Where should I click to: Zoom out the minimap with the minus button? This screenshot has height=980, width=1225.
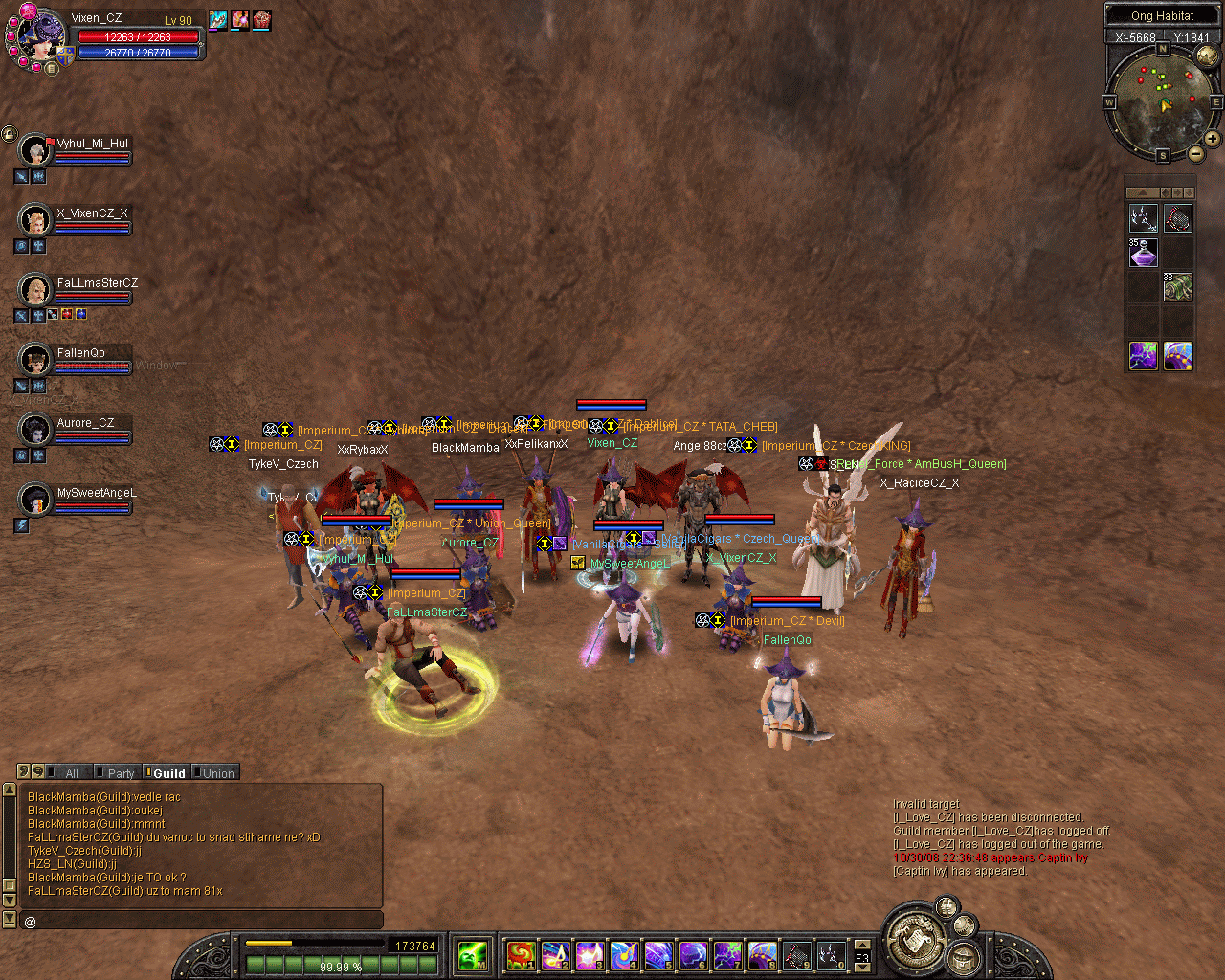pos(1196,153)
